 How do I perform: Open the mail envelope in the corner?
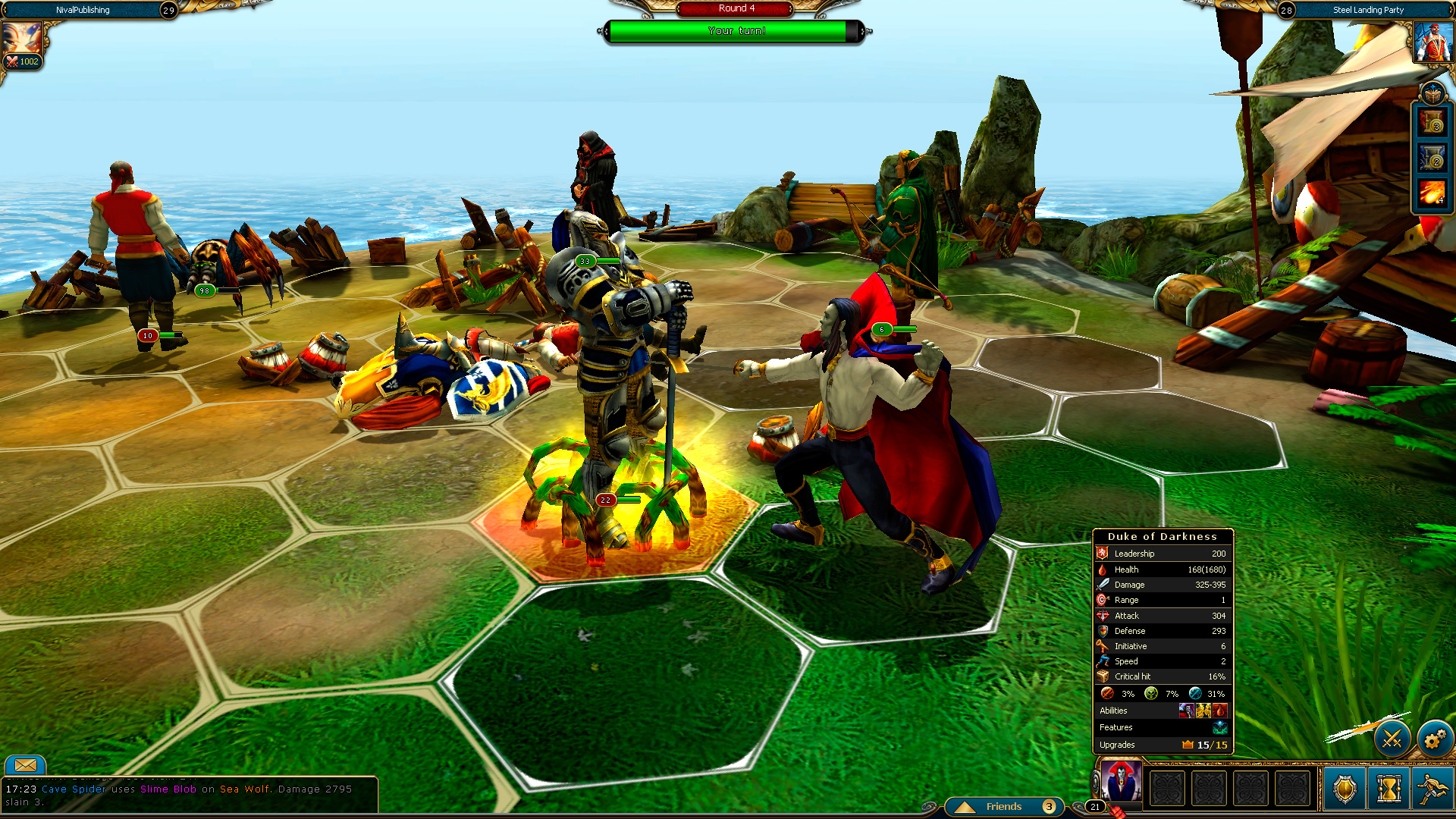point(25,767)
